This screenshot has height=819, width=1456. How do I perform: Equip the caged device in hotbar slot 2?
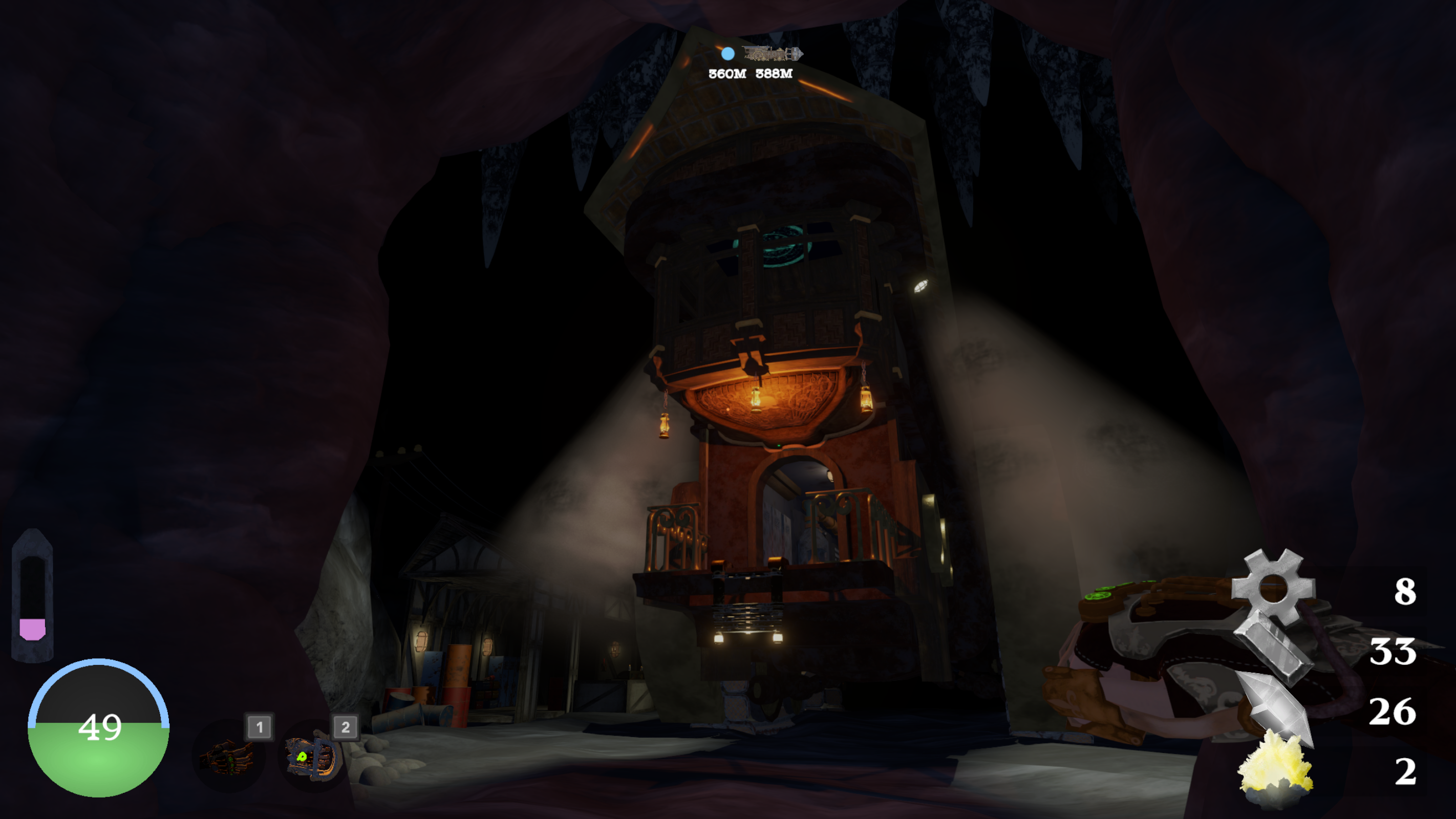313,756
